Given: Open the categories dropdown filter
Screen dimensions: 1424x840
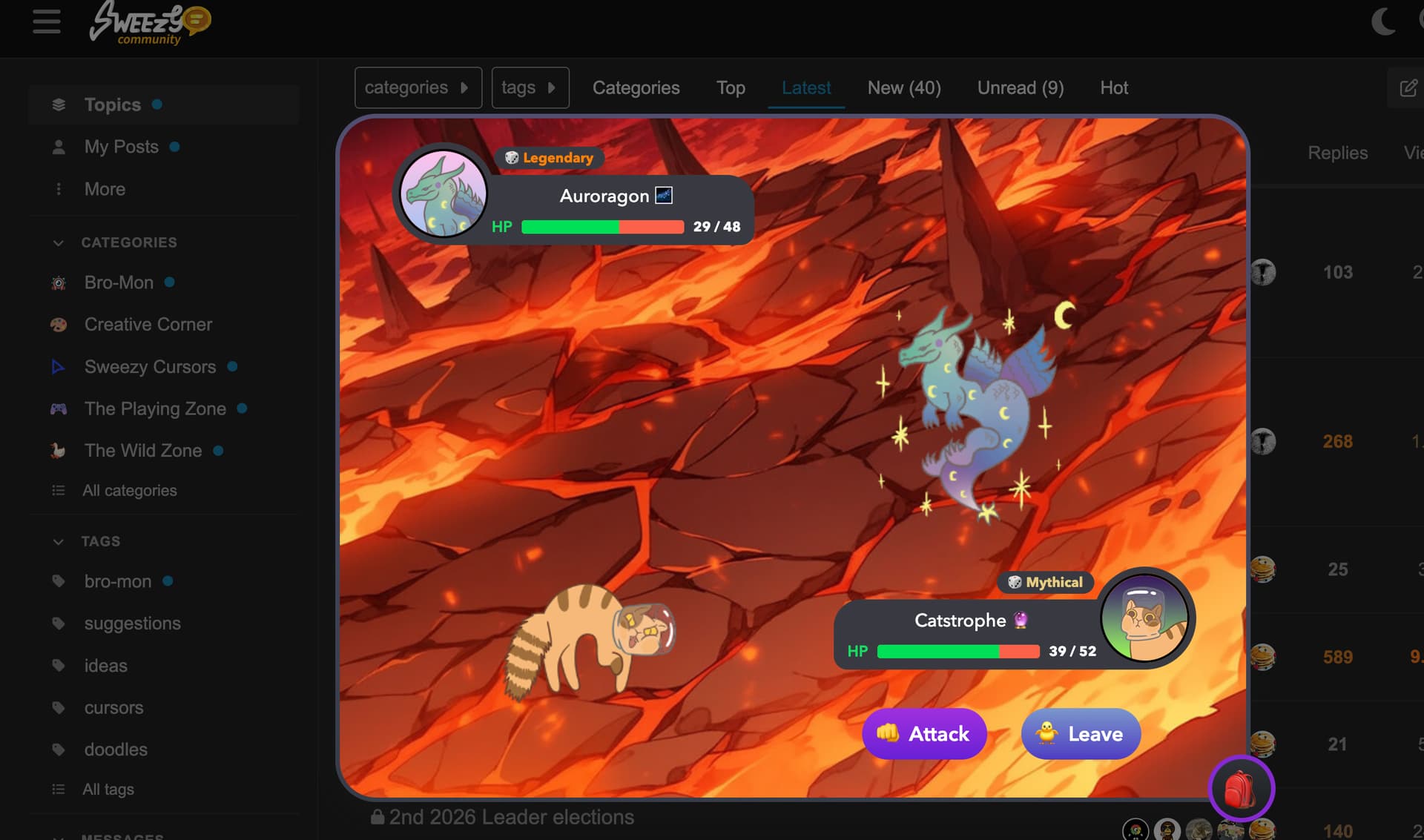Looking at the screenshot, I should 418,87.
